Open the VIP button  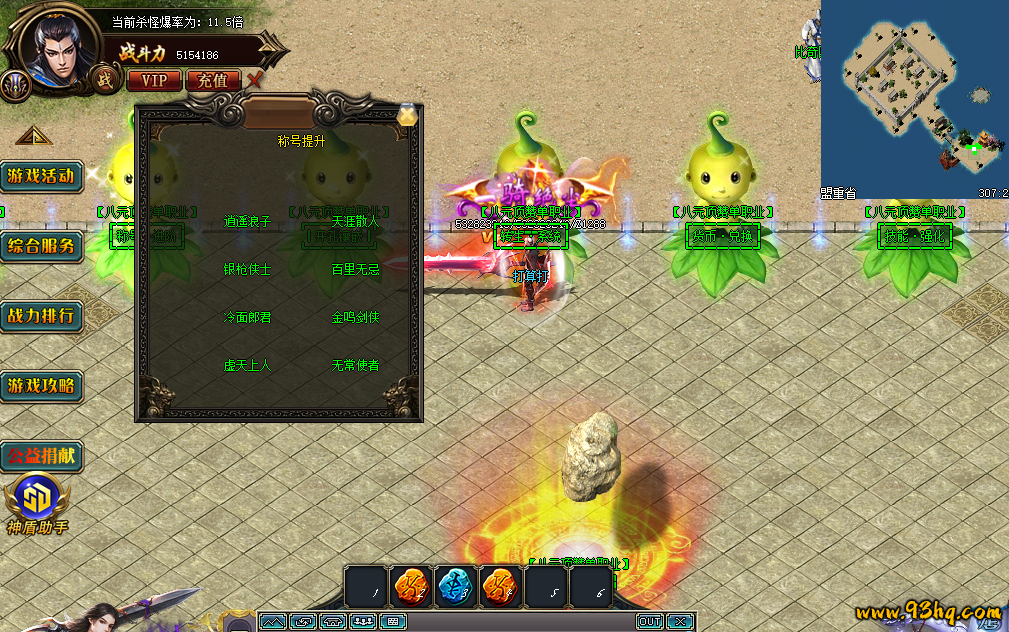tap(154, 80)
